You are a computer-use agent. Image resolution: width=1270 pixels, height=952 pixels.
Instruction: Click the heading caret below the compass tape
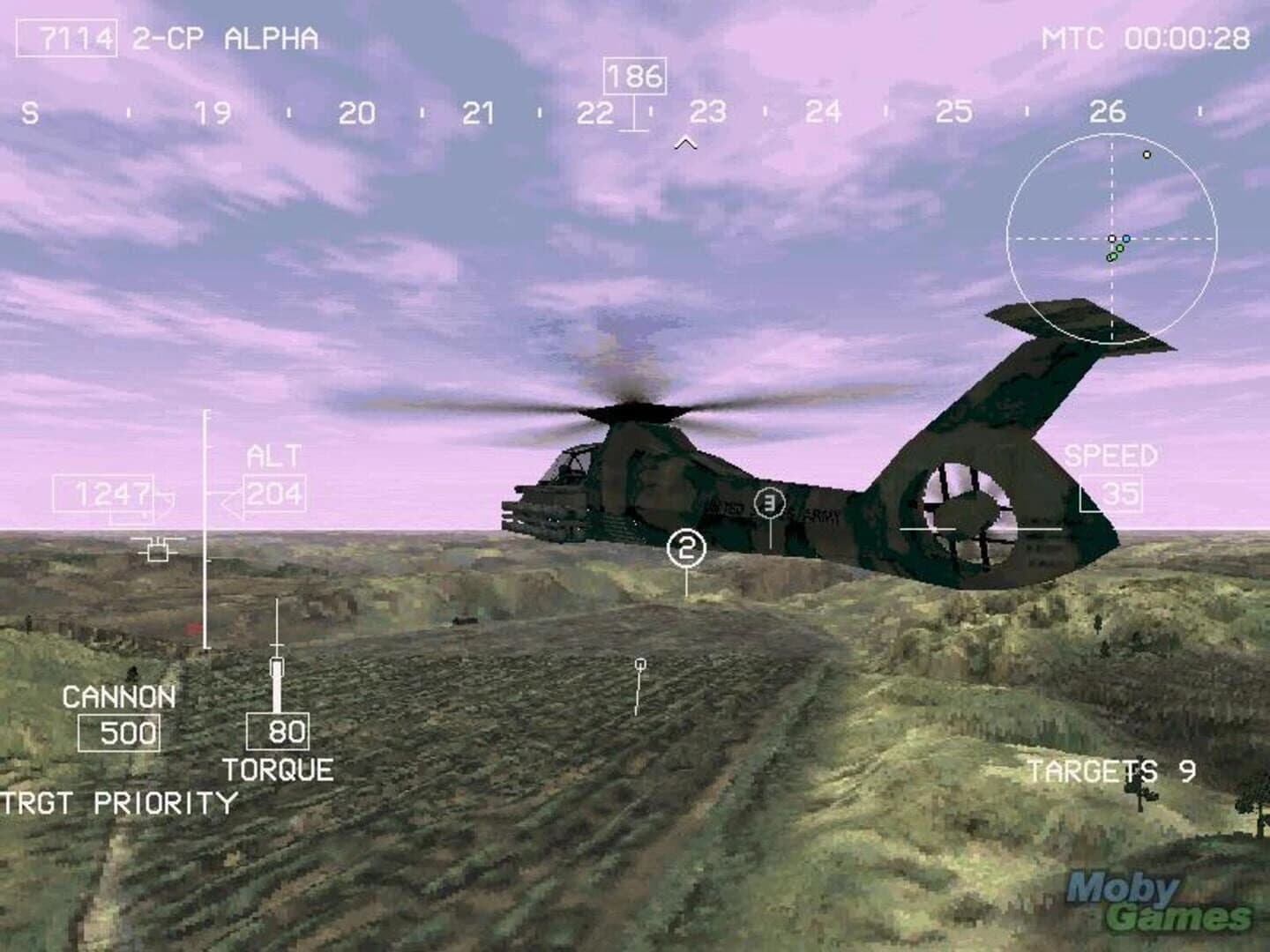pos(685,139)
